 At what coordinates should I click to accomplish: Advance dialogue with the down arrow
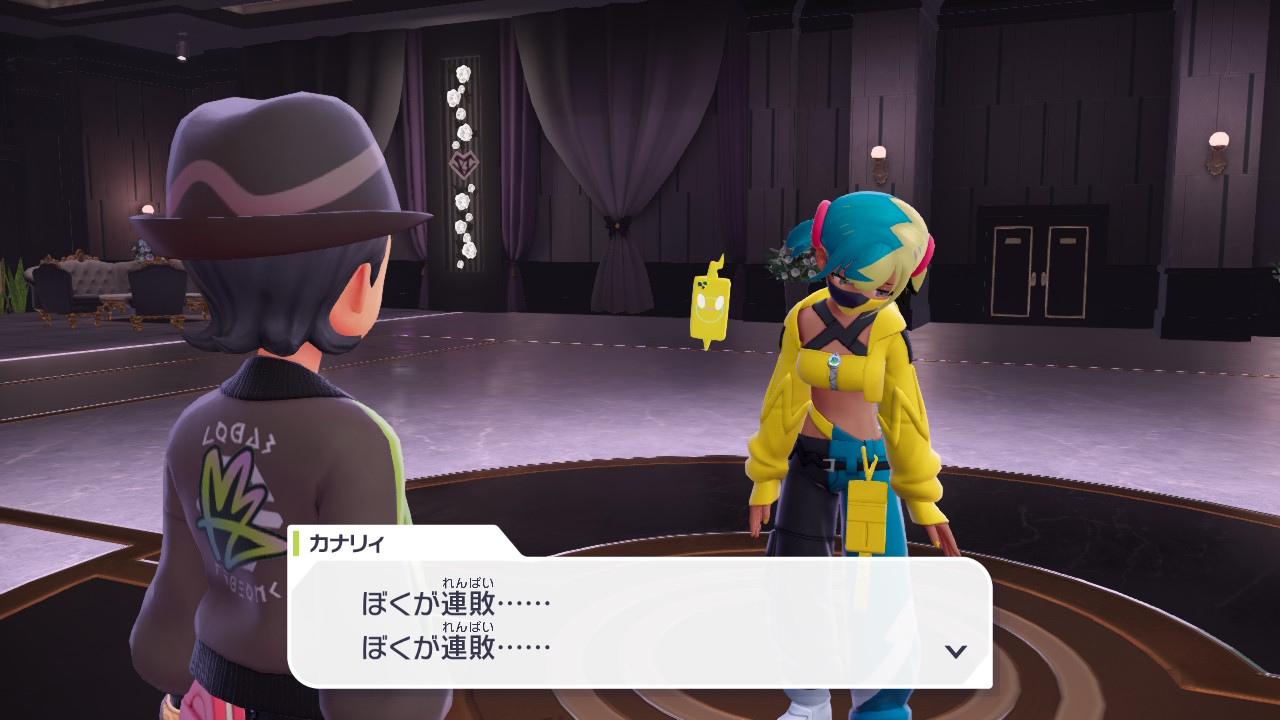coord(956,651)
